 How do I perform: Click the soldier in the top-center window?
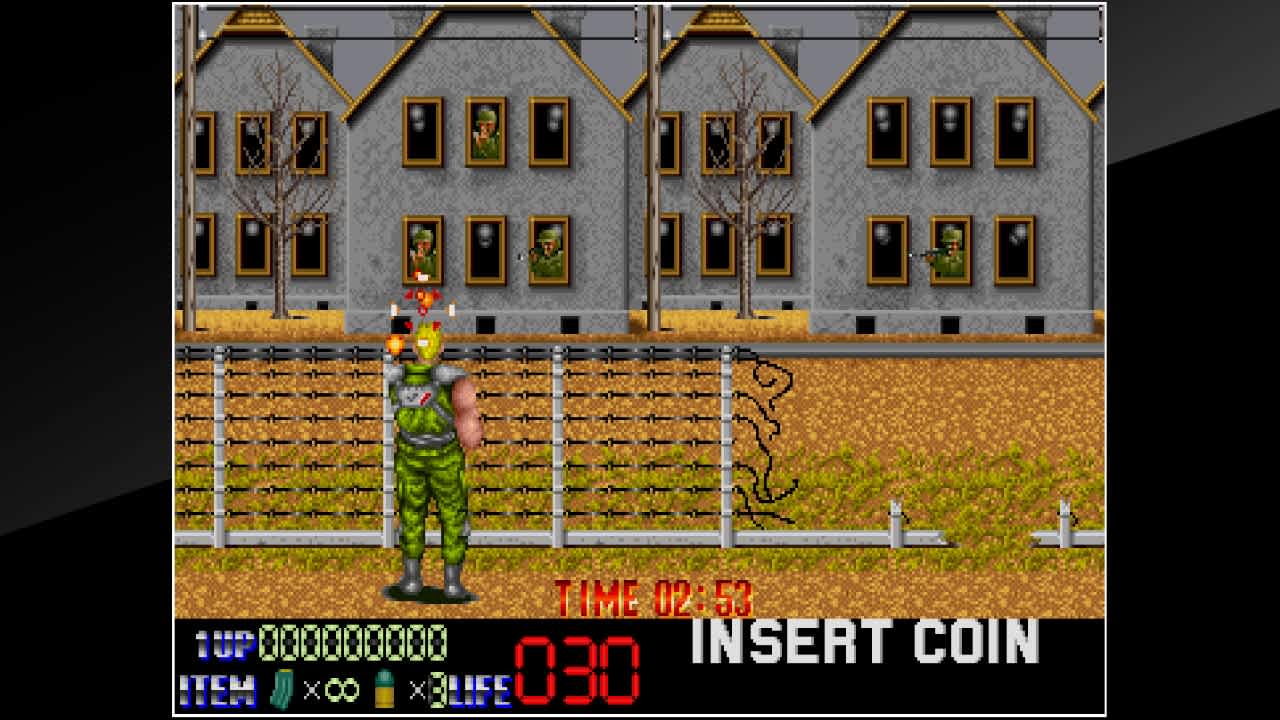pyautogui.click(x=487, y=129)
